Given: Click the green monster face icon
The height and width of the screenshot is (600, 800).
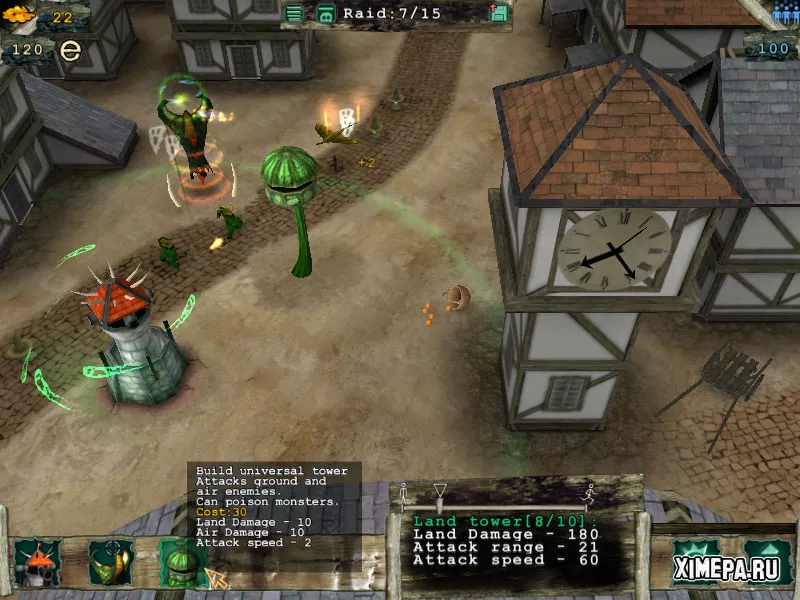Looking at the screenshot, I should 325,13.
